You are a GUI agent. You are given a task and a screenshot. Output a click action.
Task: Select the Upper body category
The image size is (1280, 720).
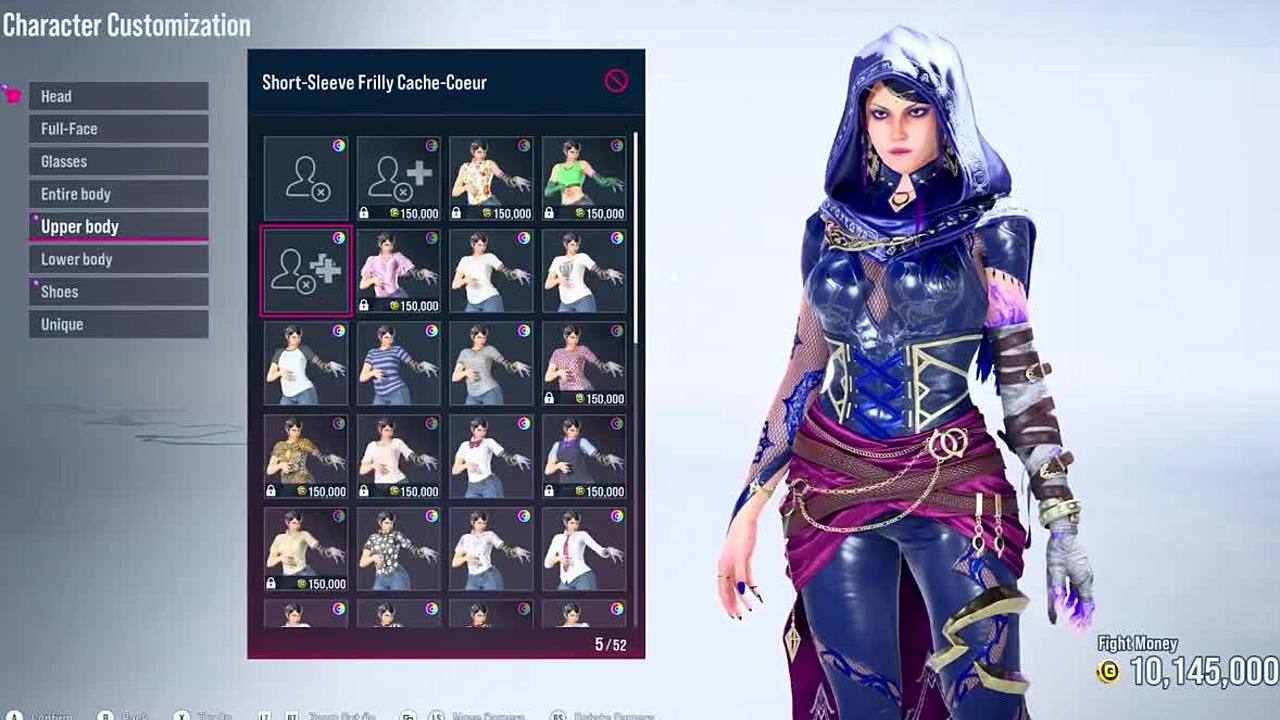click(118, 226)
